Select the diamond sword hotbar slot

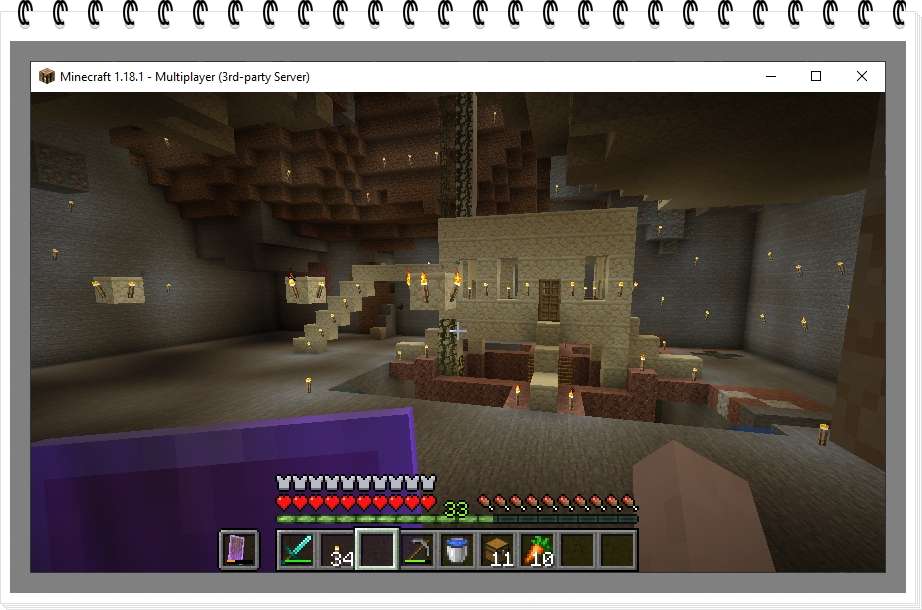point(297,550)
